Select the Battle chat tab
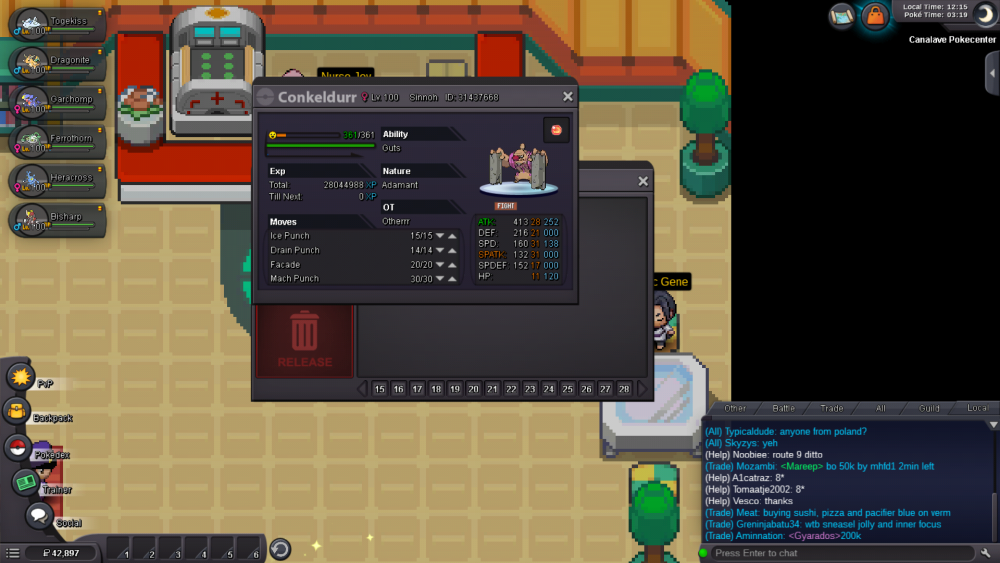The width and height of the screenshot is (1000, 563). click(784, 408)
